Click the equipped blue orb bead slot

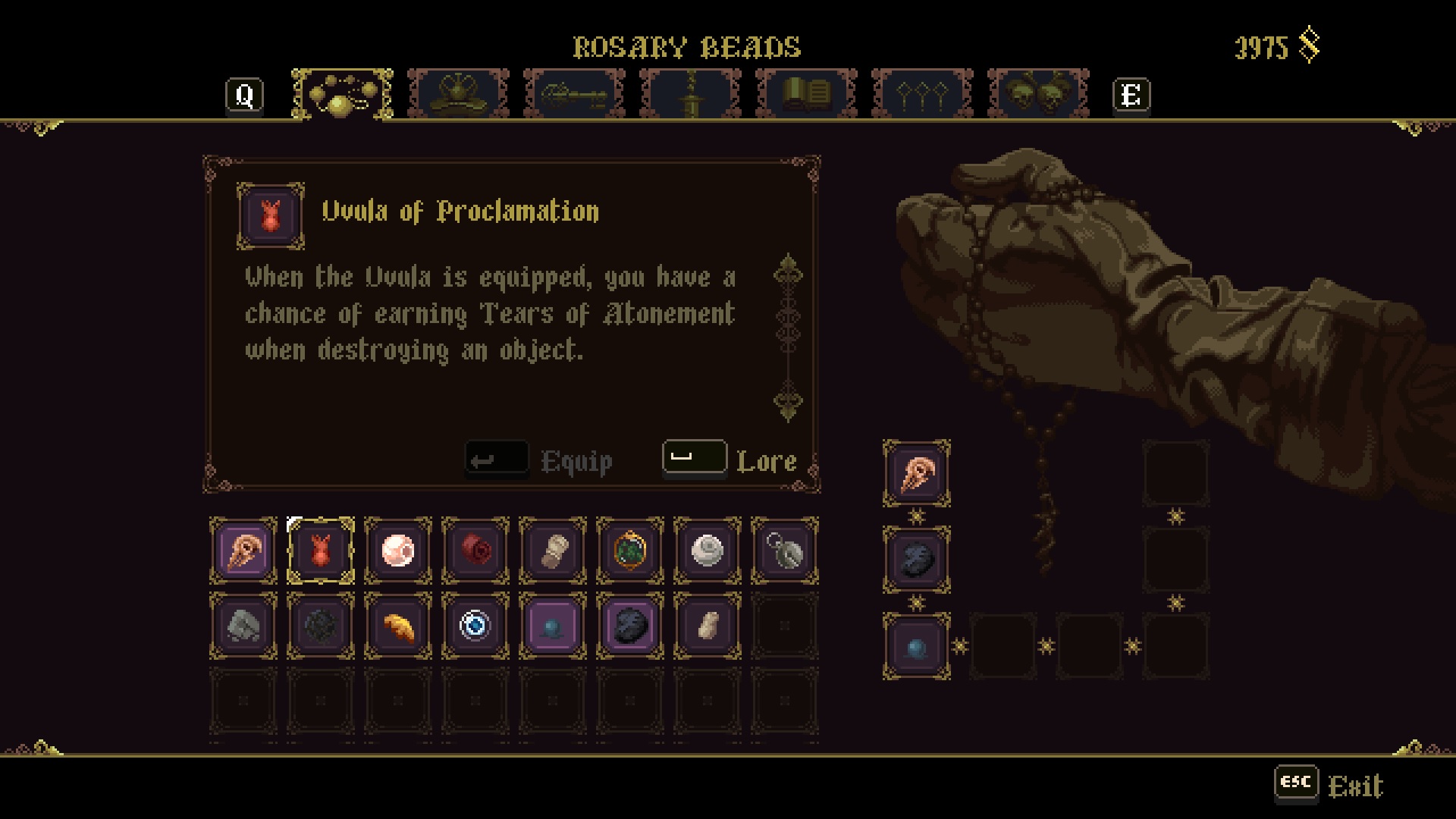(x=917, y=644)
